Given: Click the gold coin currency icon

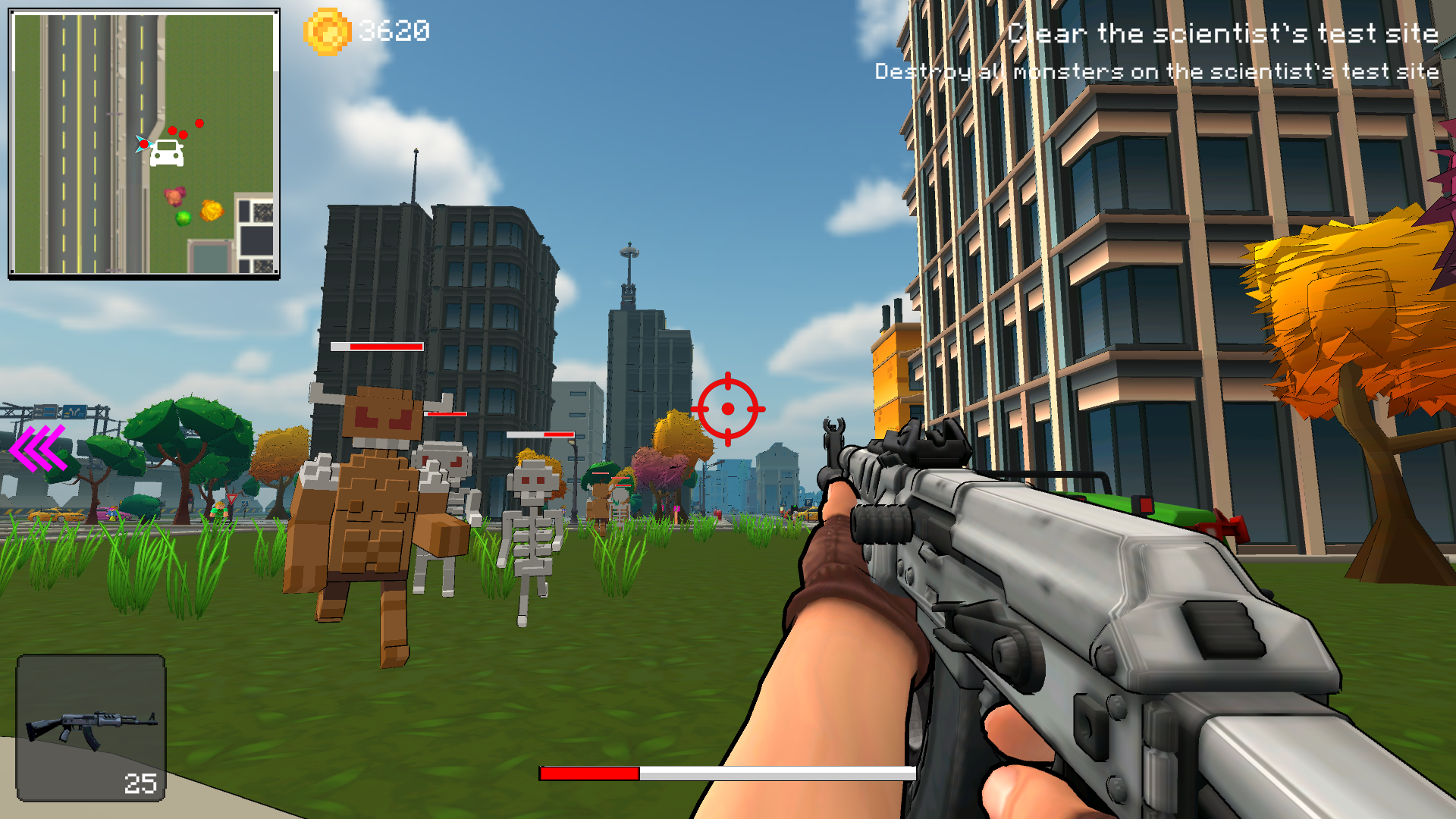Looking at the screenshot, I should tap(326, 30).
